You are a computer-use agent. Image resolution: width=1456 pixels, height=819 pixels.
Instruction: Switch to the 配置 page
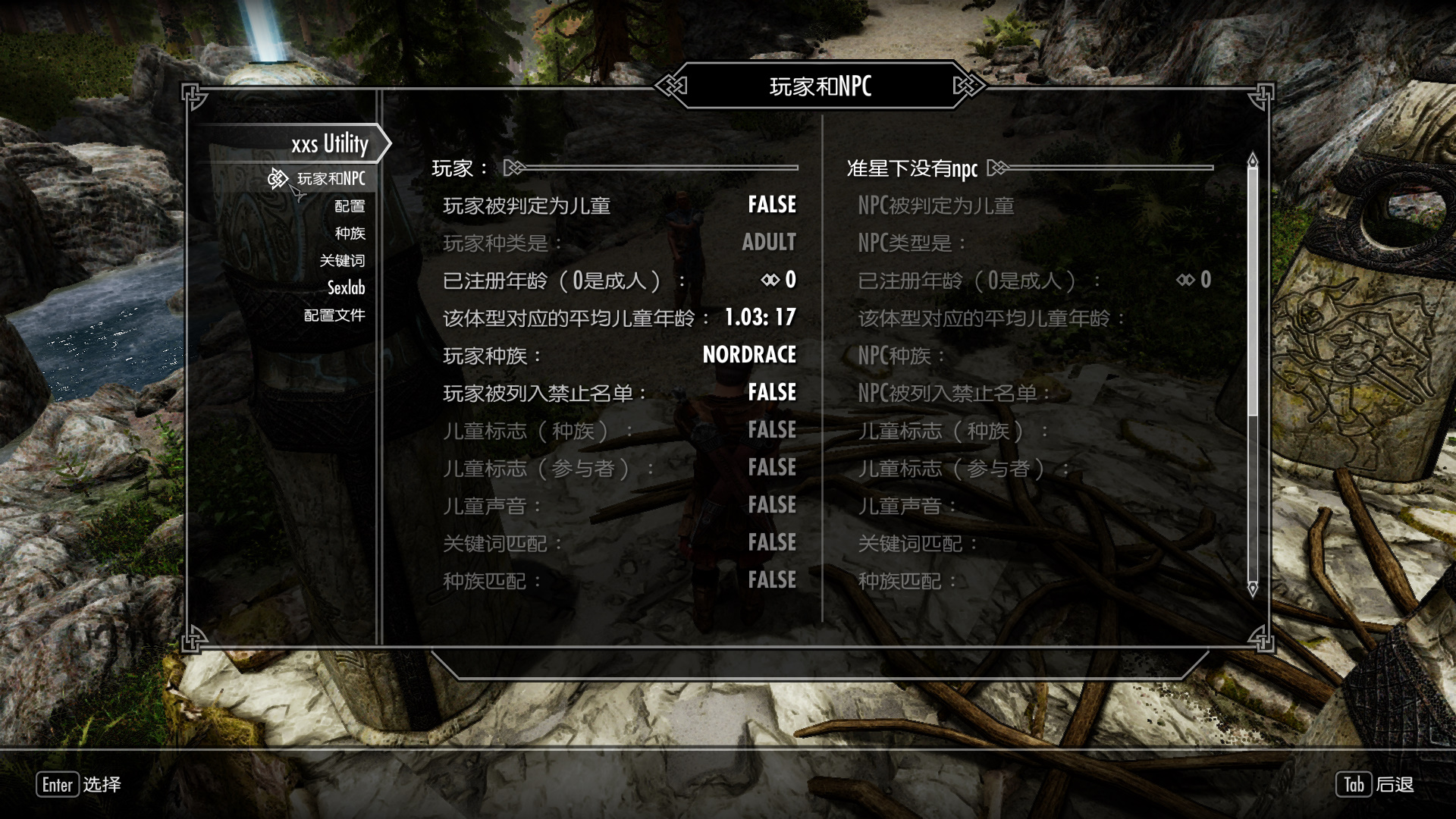[x=350, y=206]
